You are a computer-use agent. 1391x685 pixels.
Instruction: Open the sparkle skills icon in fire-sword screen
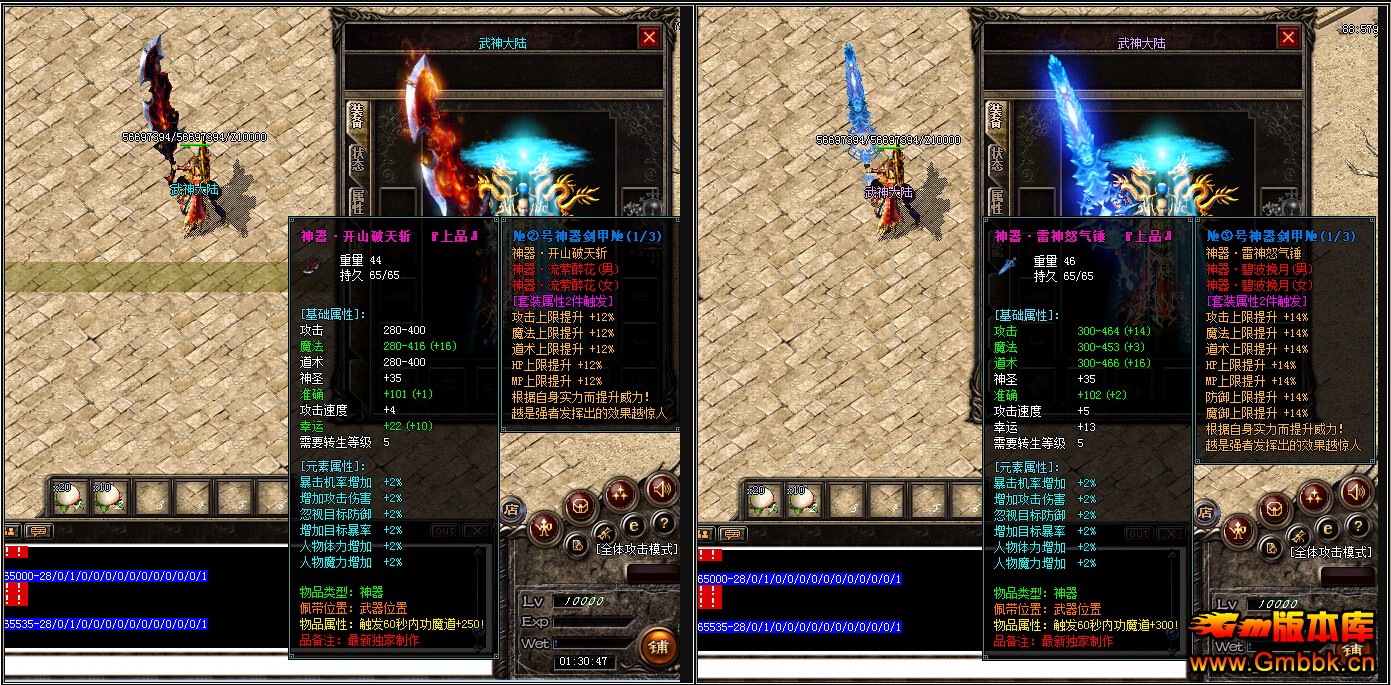621,494
